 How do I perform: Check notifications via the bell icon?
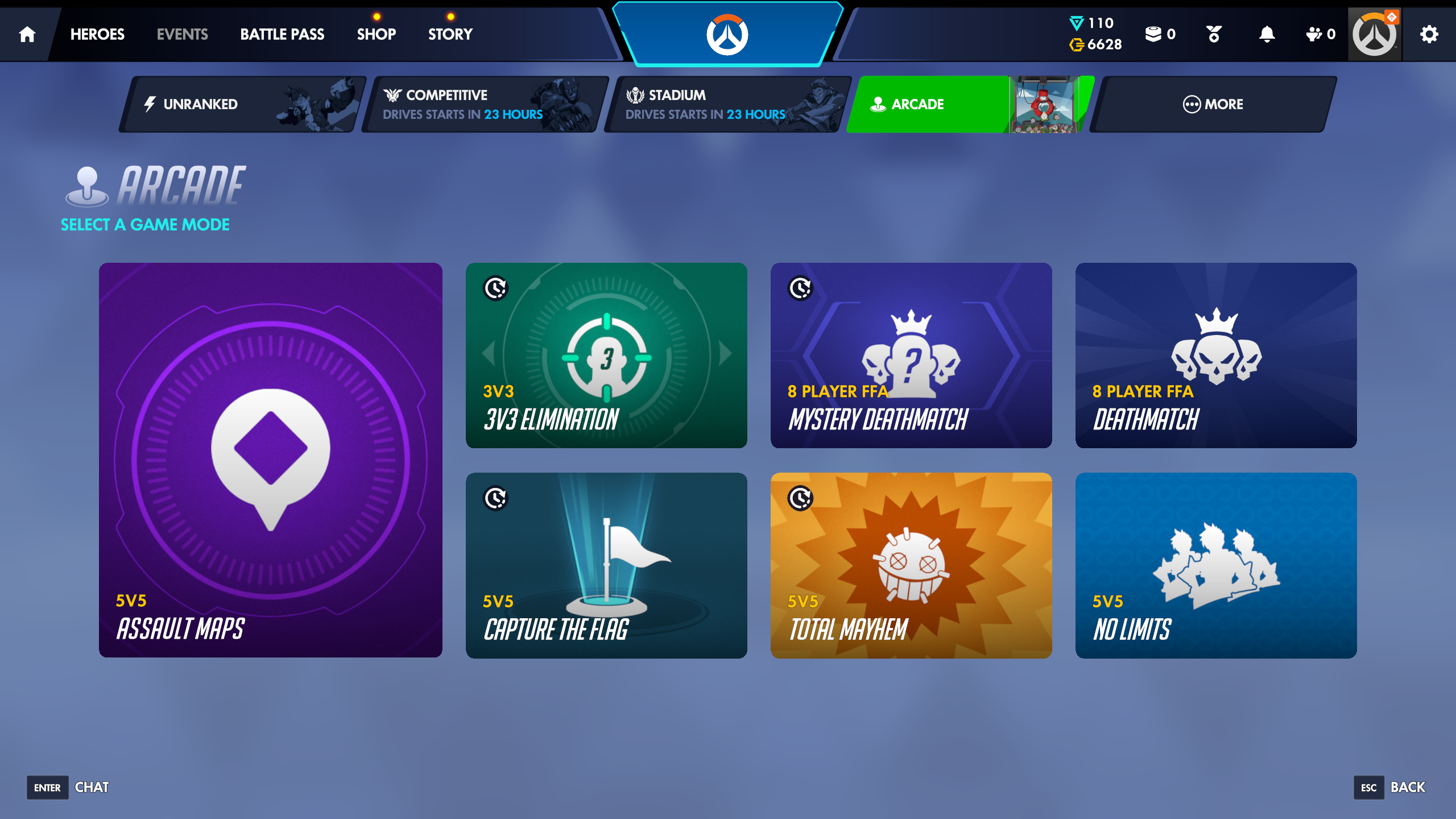coord(1265,34)
